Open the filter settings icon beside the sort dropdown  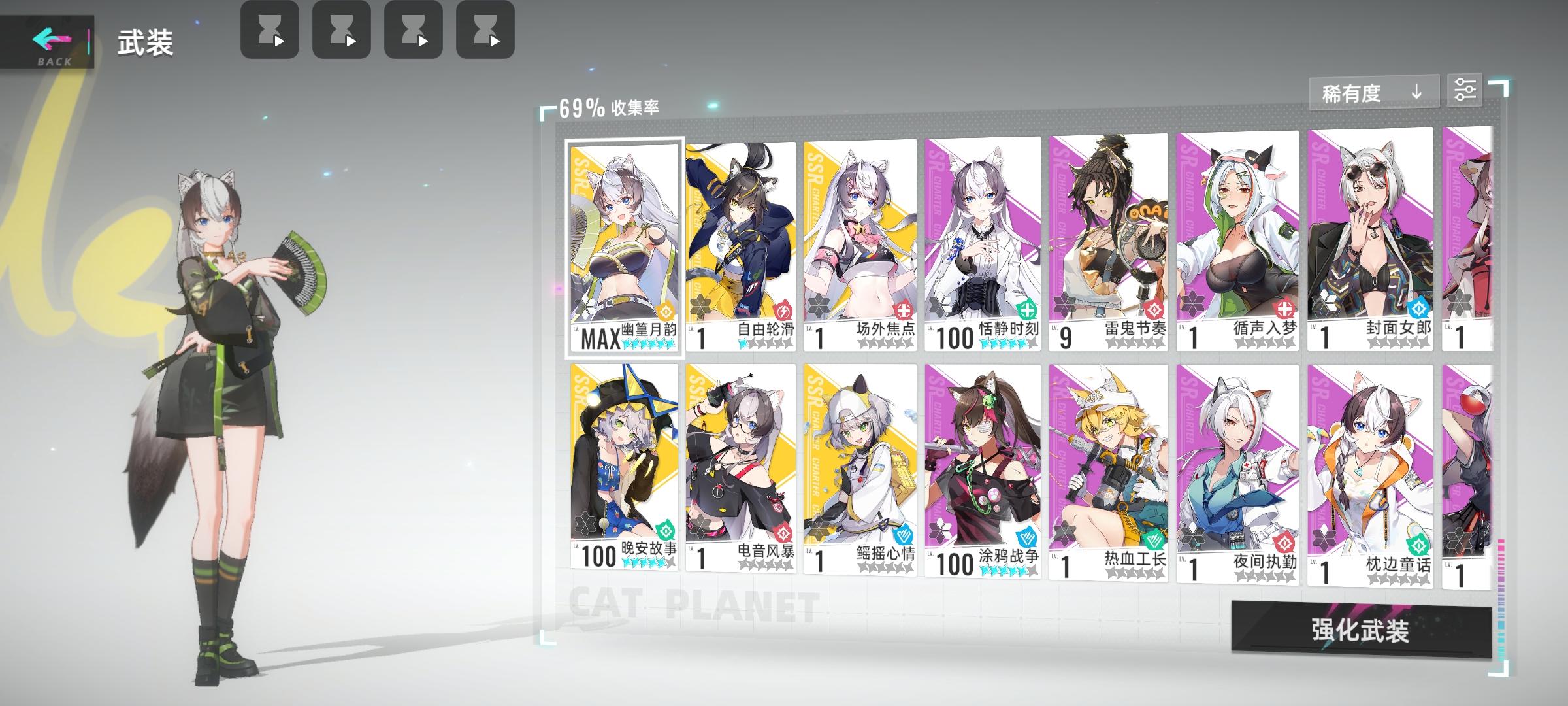pos(1467,90)
